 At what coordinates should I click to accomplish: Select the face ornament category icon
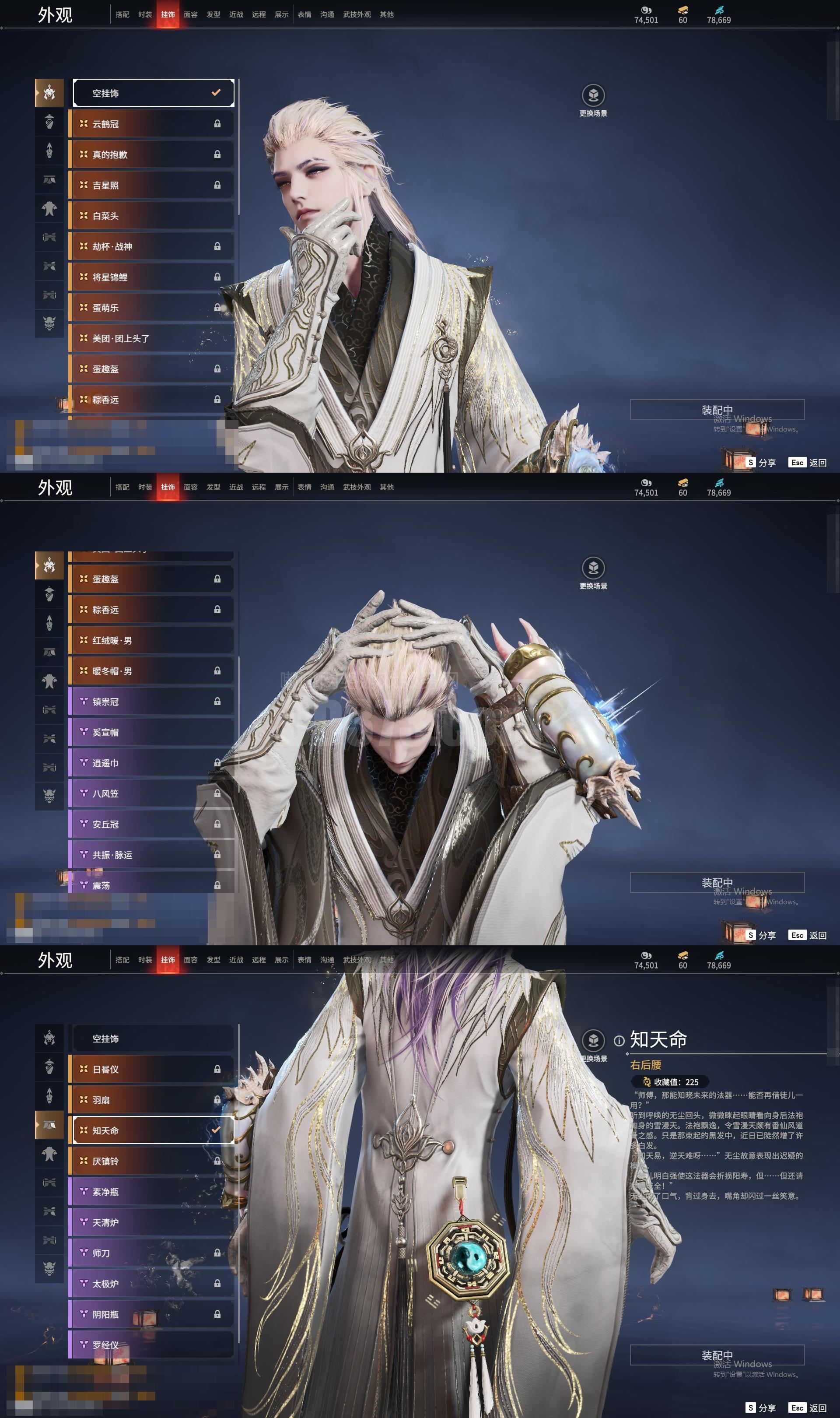(x=50, y=122)
